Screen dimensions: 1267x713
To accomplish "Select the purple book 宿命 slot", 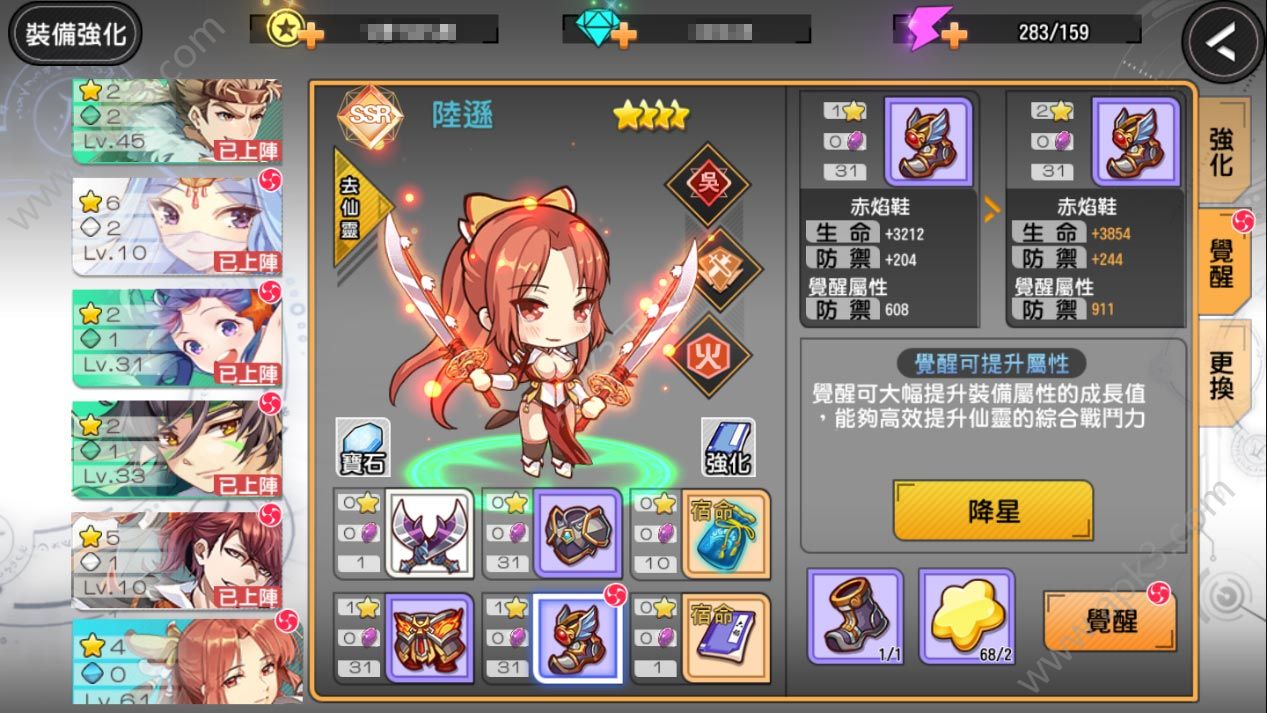I will coord(727,639).
